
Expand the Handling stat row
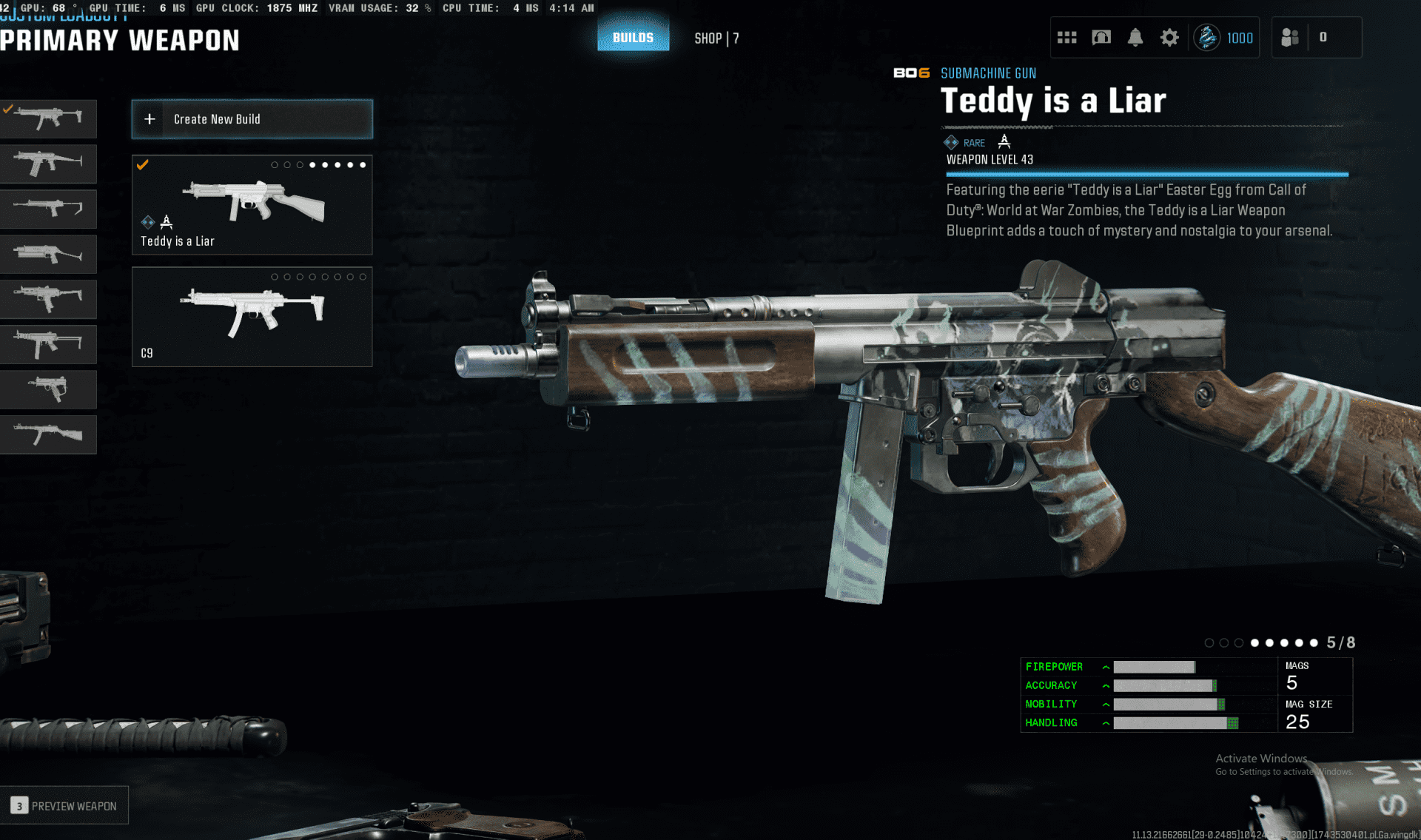click(1106, 723)
